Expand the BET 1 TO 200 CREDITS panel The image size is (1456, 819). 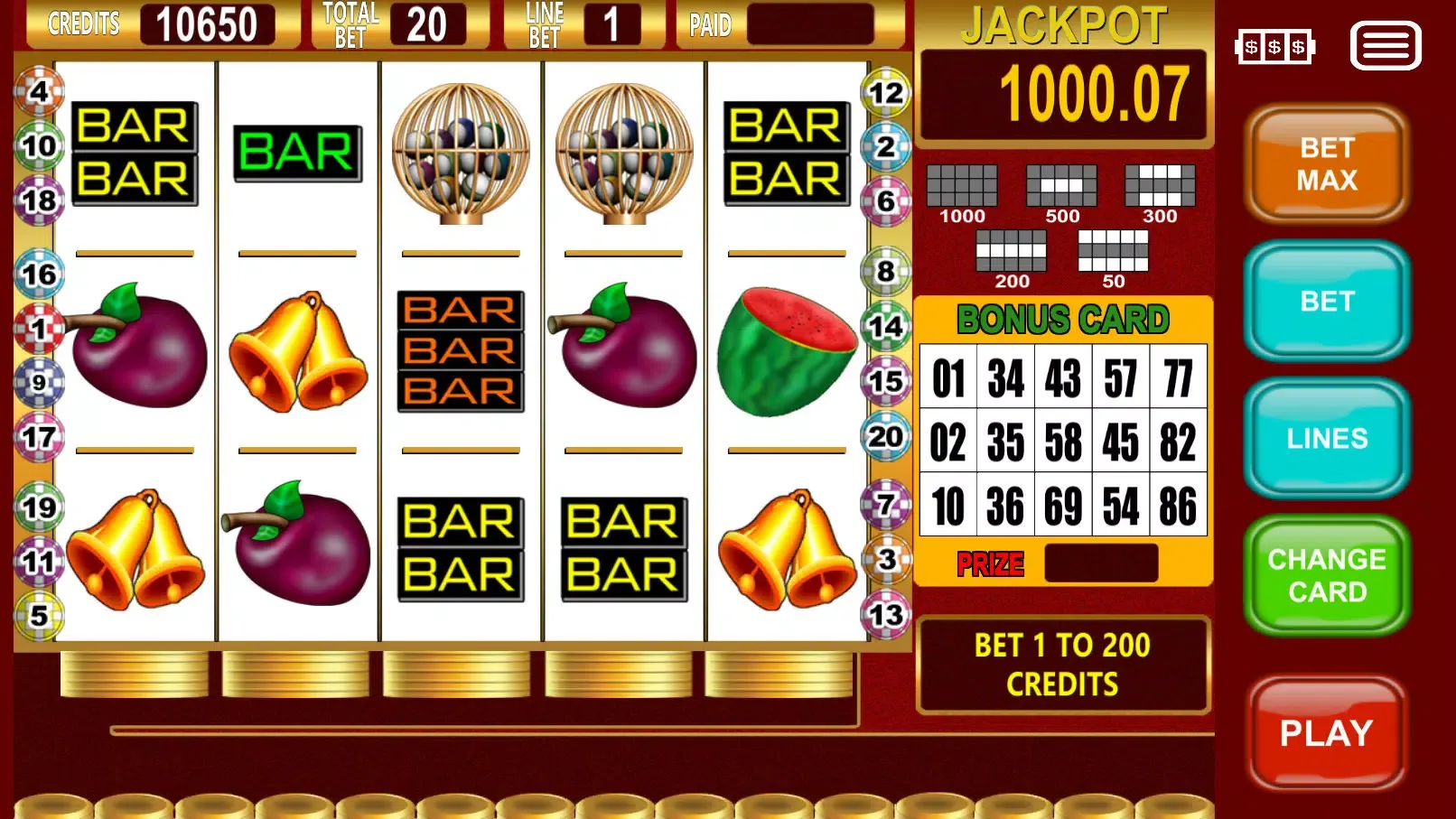point(1062,665)
